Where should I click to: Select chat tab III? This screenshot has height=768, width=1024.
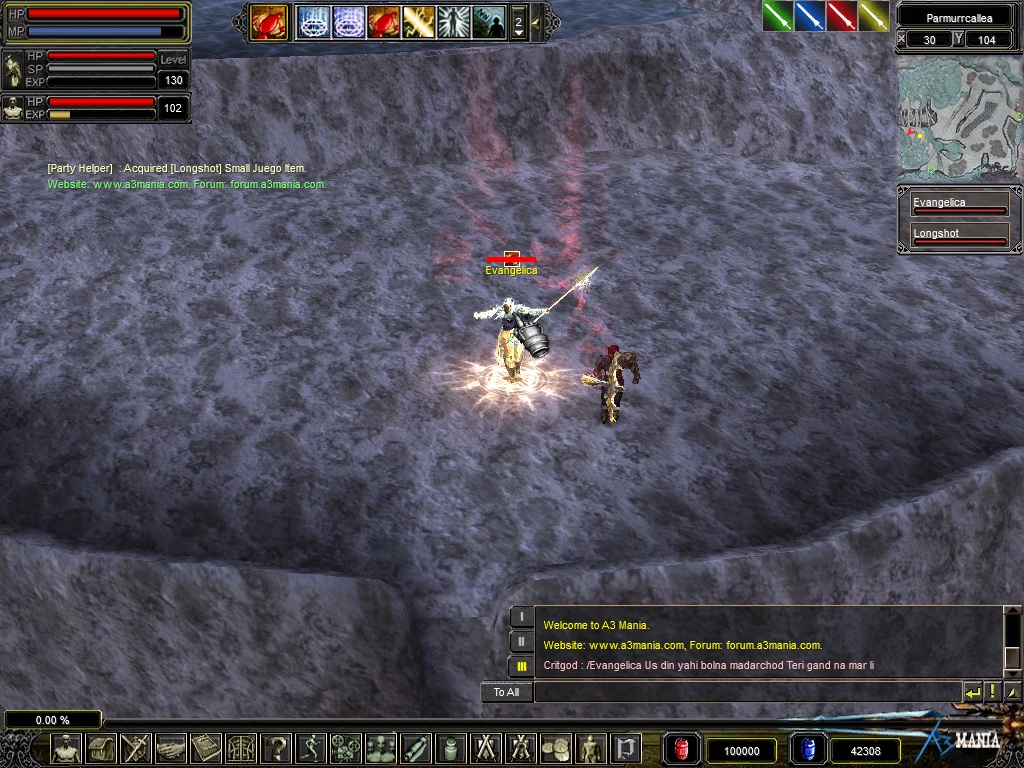[x=522, y=666]
